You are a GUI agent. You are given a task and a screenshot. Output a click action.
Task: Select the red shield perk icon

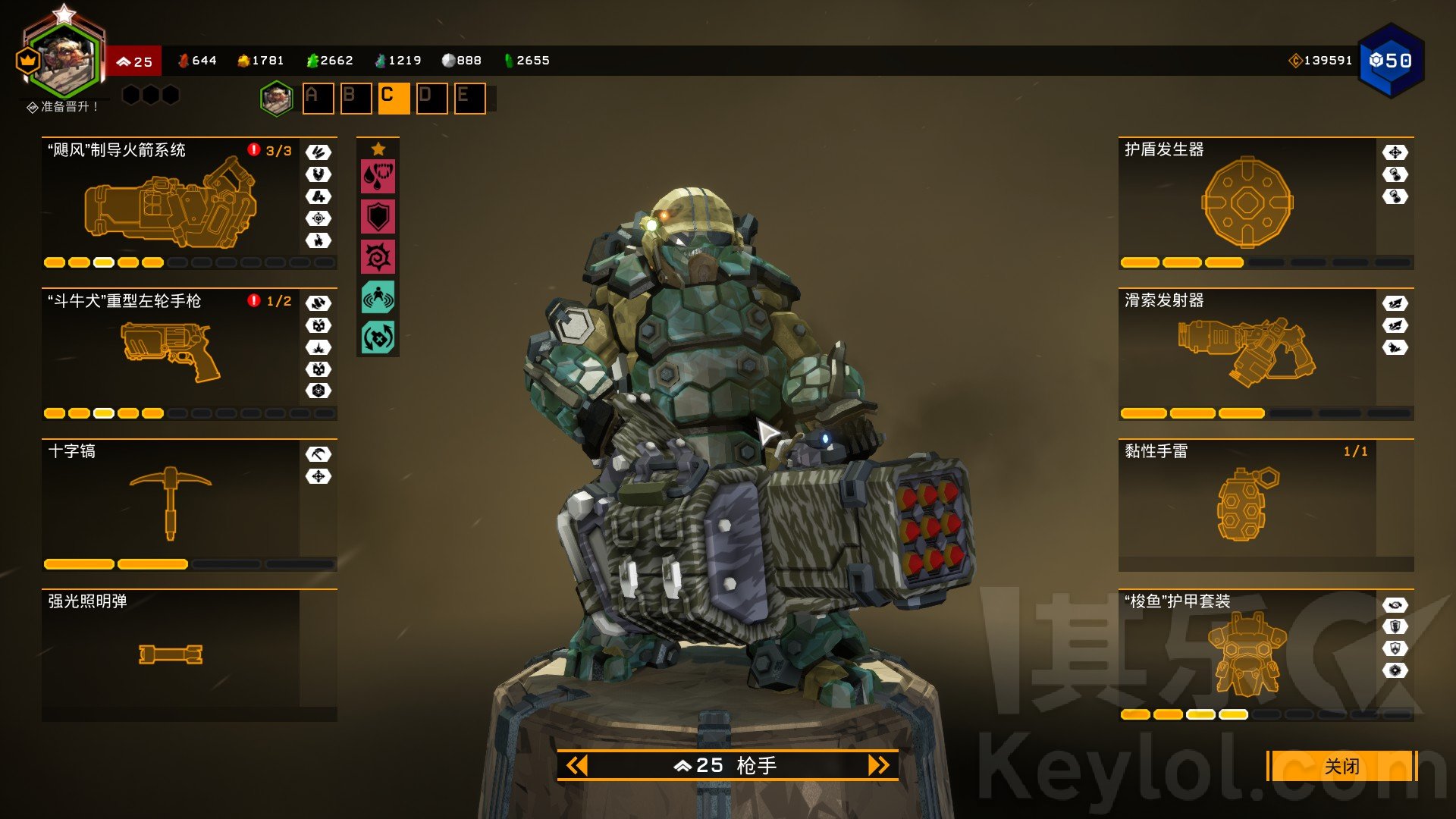378,217
